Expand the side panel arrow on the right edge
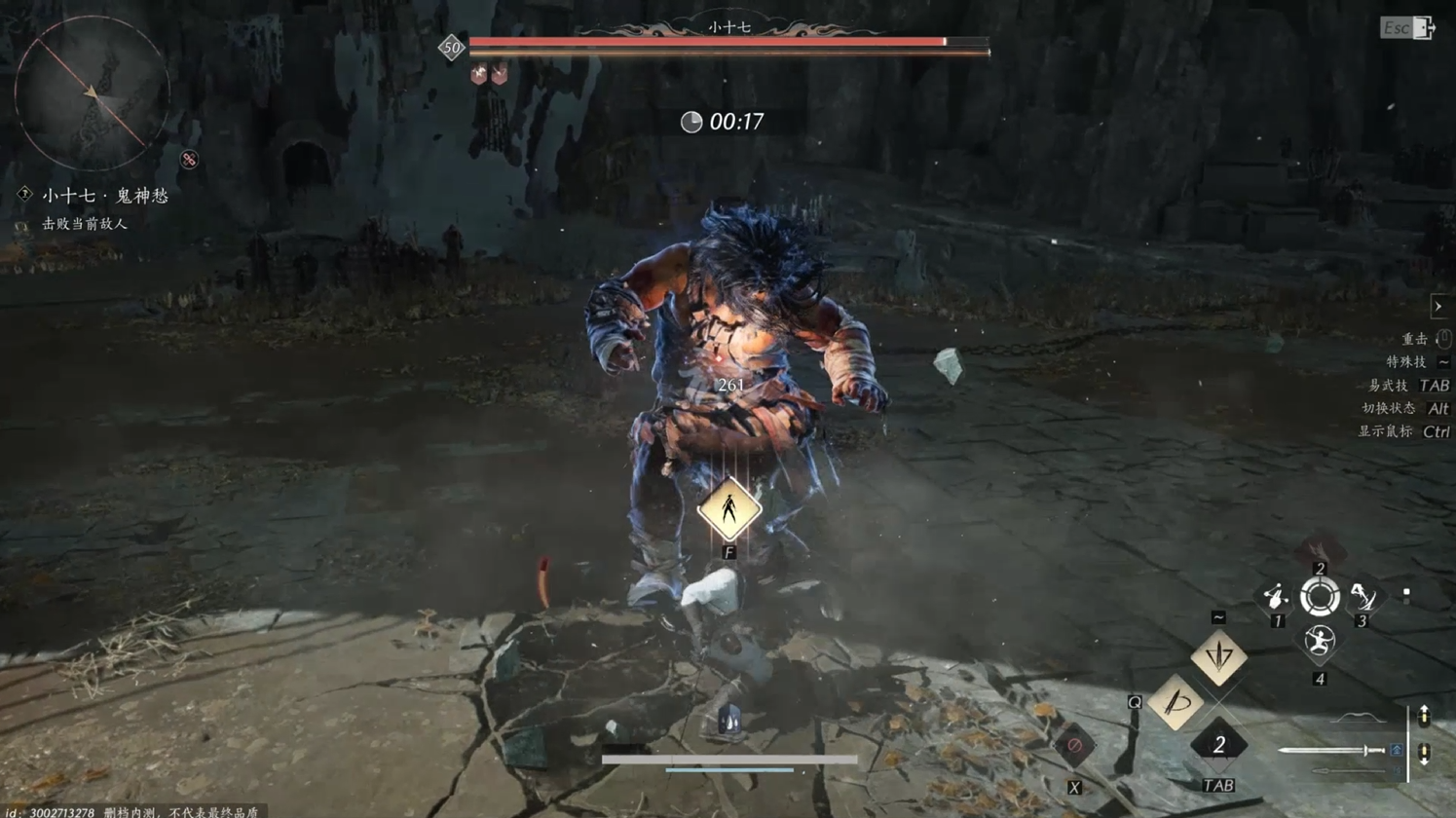Viewport: 1456px width, 818px height. click(x=1437, y=307)
